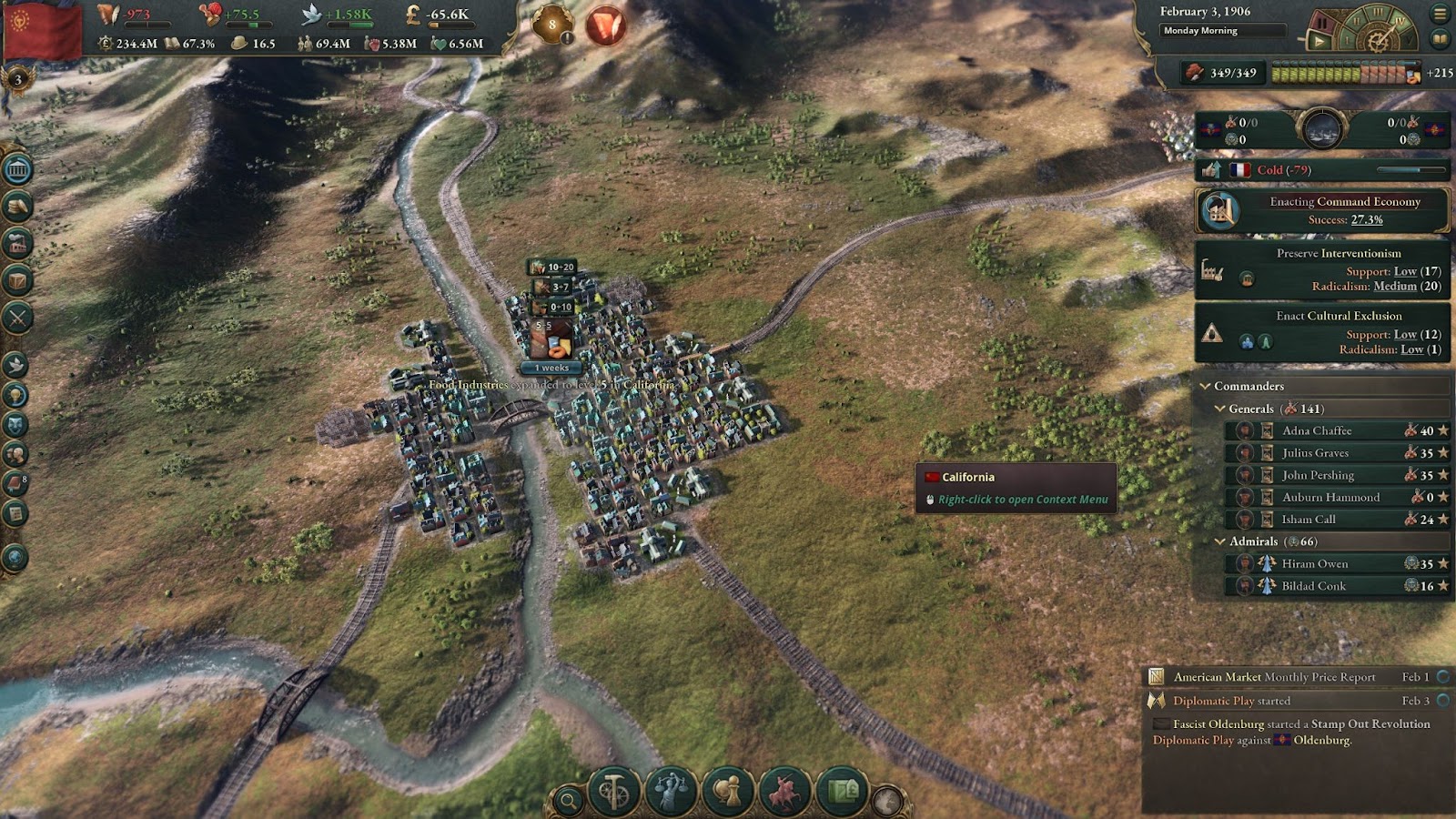Open the hamburger main menu button
The width and height of the screenshot is (1456, 819).
[x=1440, y=14]
